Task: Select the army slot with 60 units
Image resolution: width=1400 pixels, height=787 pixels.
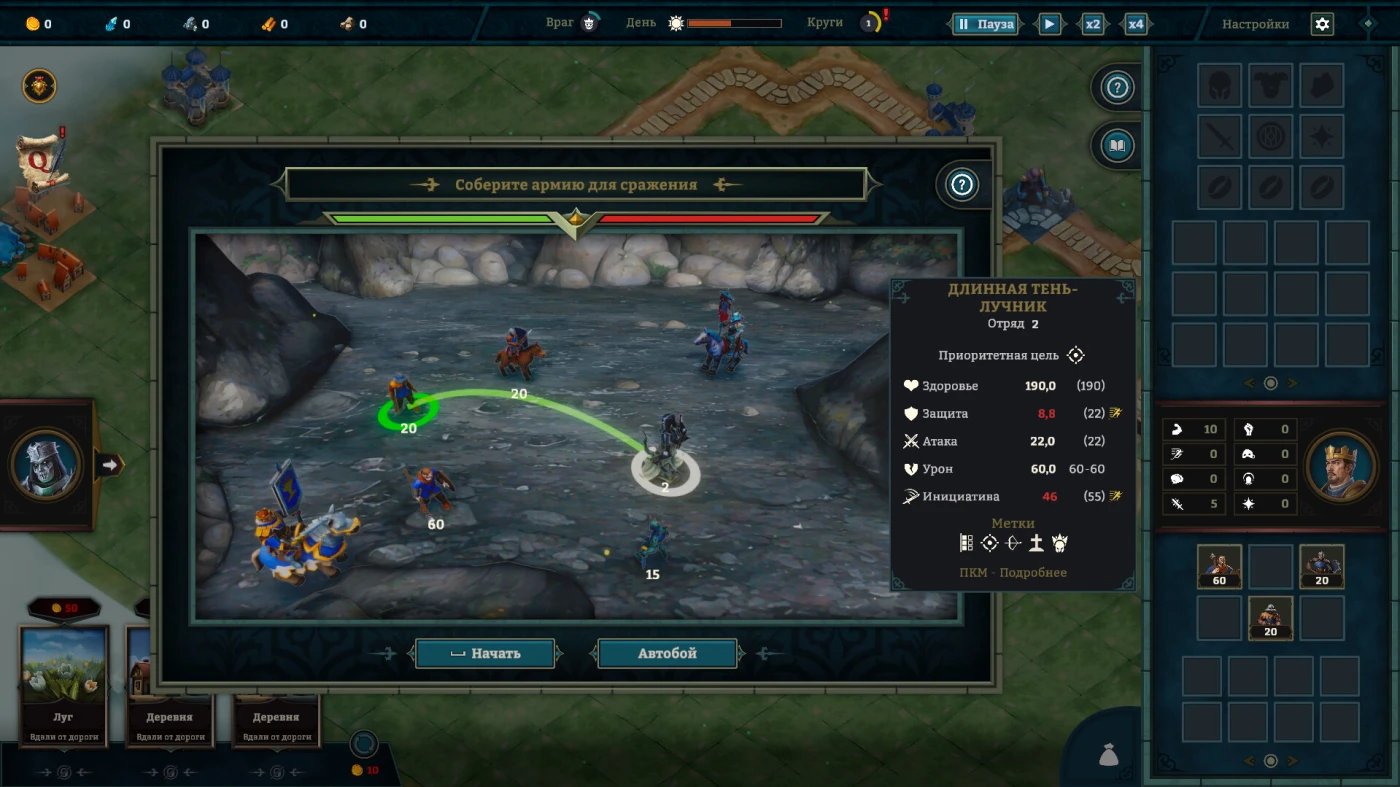Action: click(1219, 567)
